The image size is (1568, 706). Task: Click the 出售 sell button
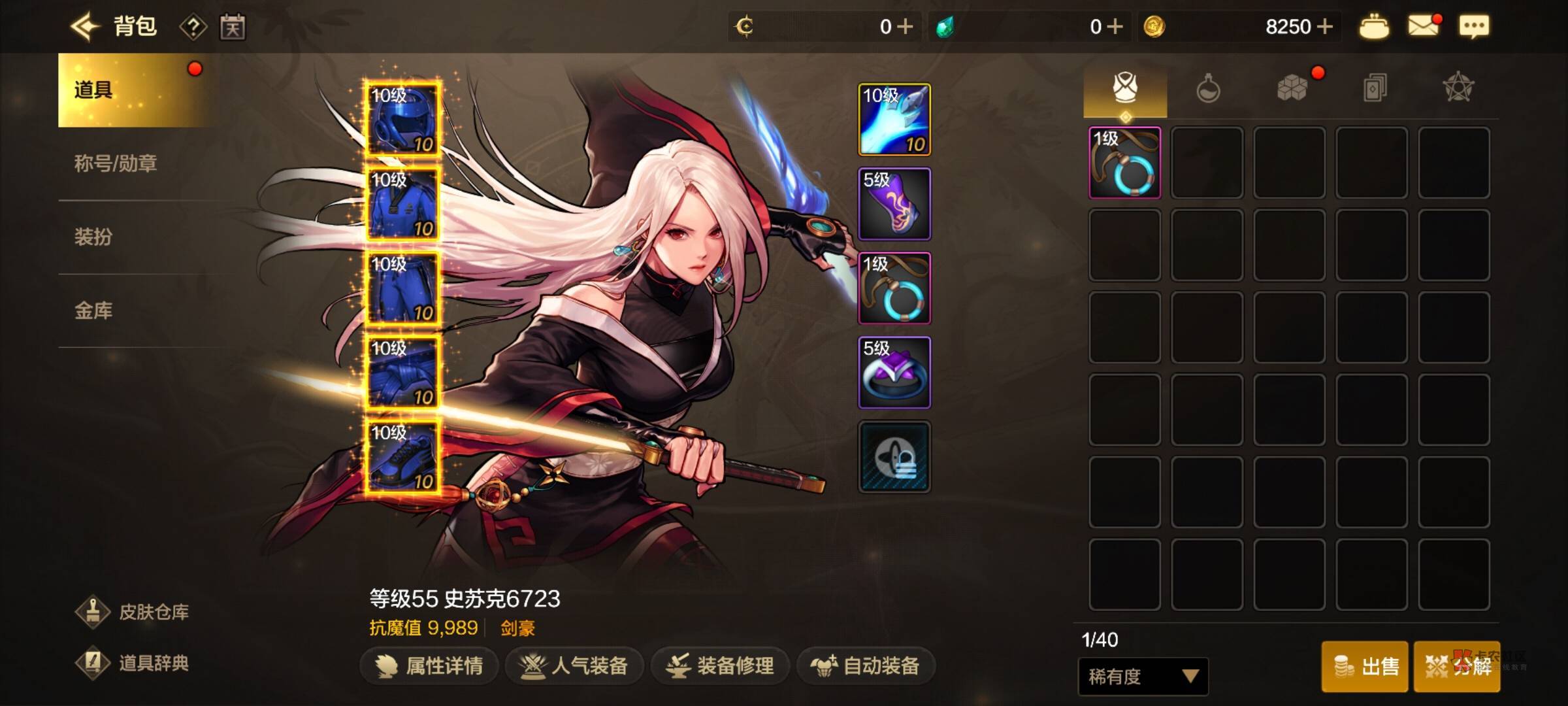(x=1365, y=666)
